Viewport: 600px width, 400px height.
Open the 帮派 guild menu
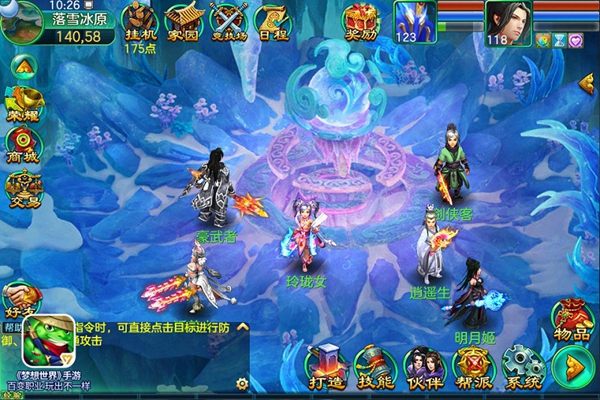(471, 366)
